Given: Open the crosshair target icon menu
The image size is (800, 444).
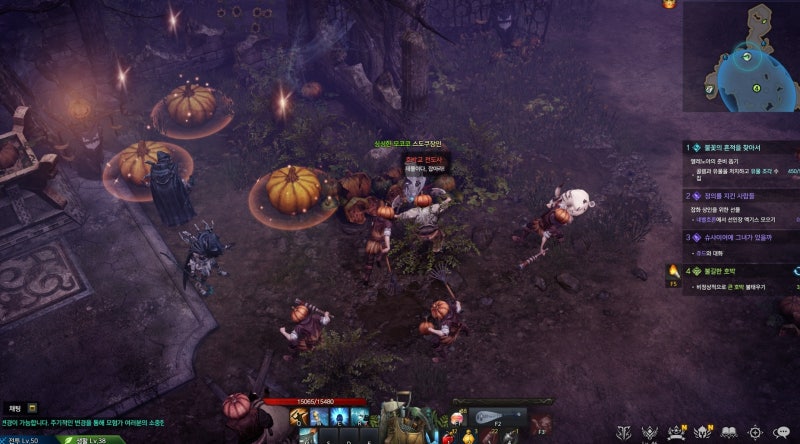Looking at the screenshot, I should pos(755,432).
